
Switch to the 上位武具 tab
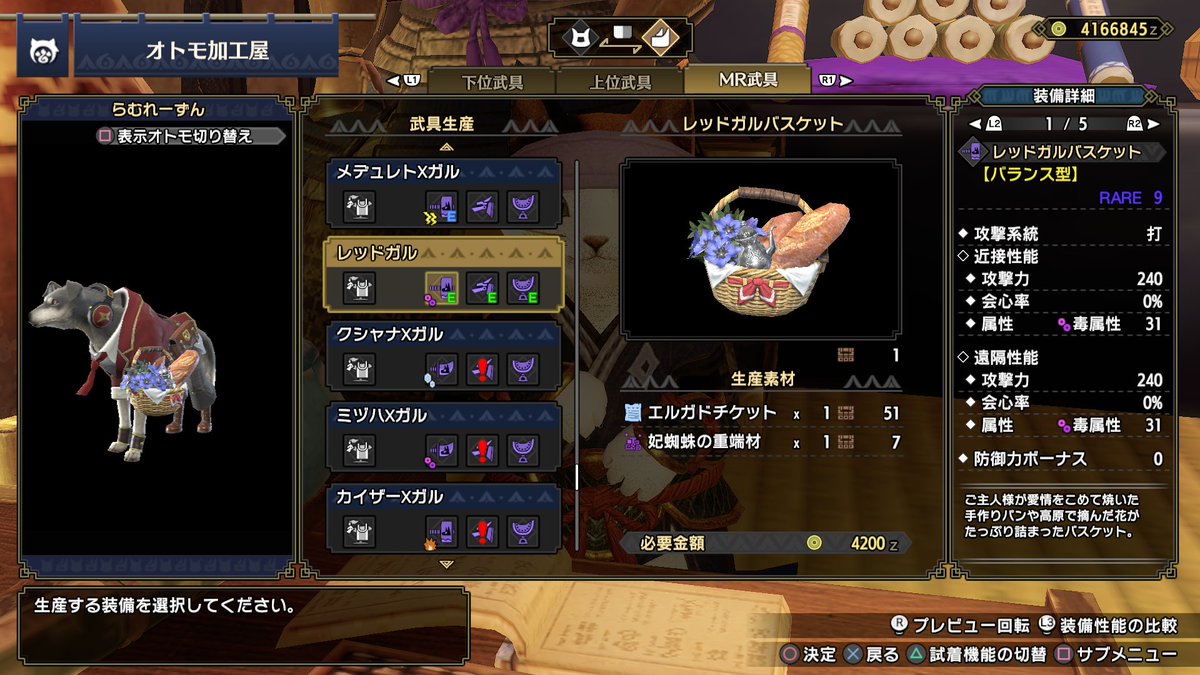point(618,82)
